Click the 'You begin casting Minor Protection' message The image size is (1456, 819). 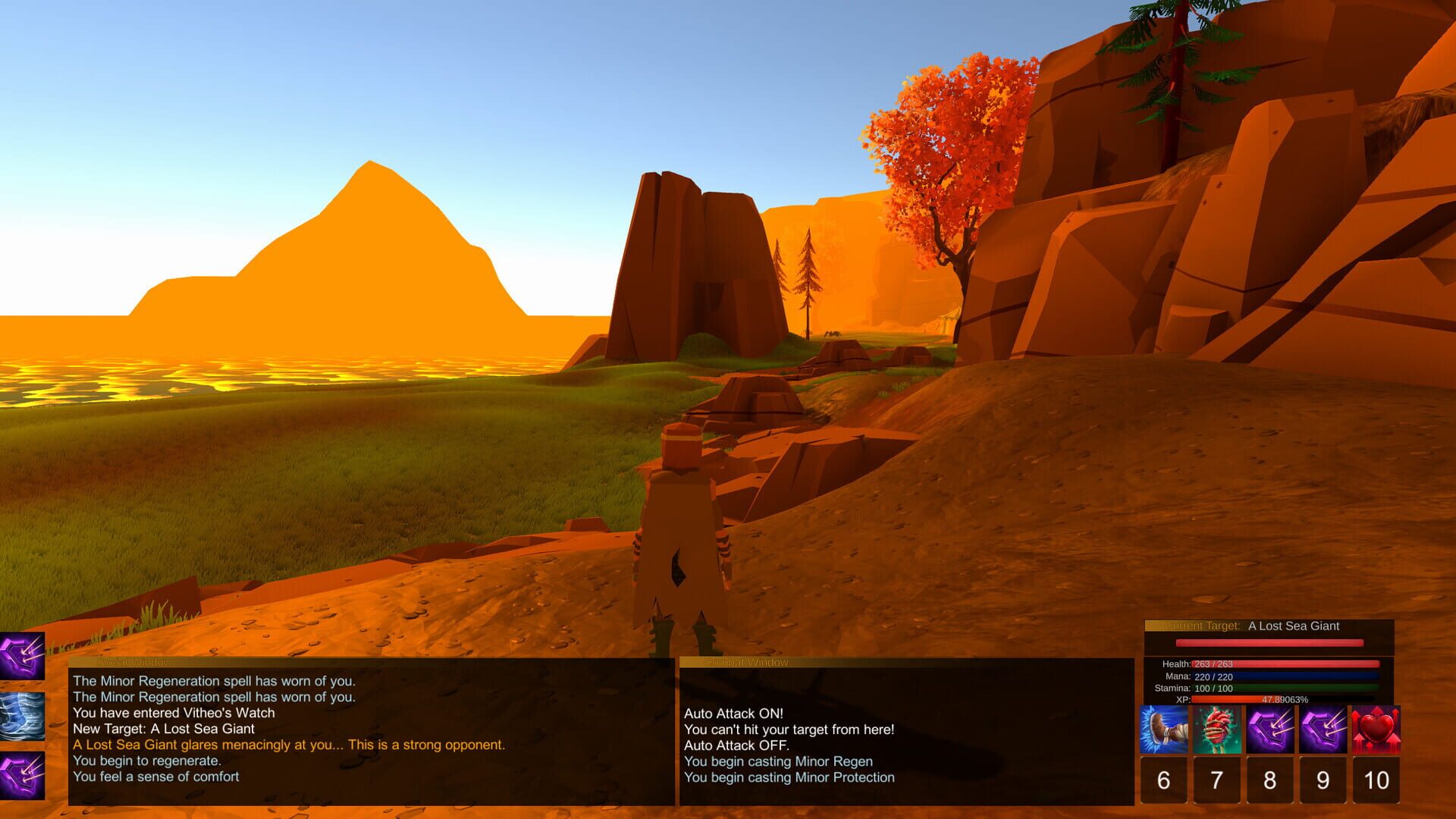click(x=789, y=777)
